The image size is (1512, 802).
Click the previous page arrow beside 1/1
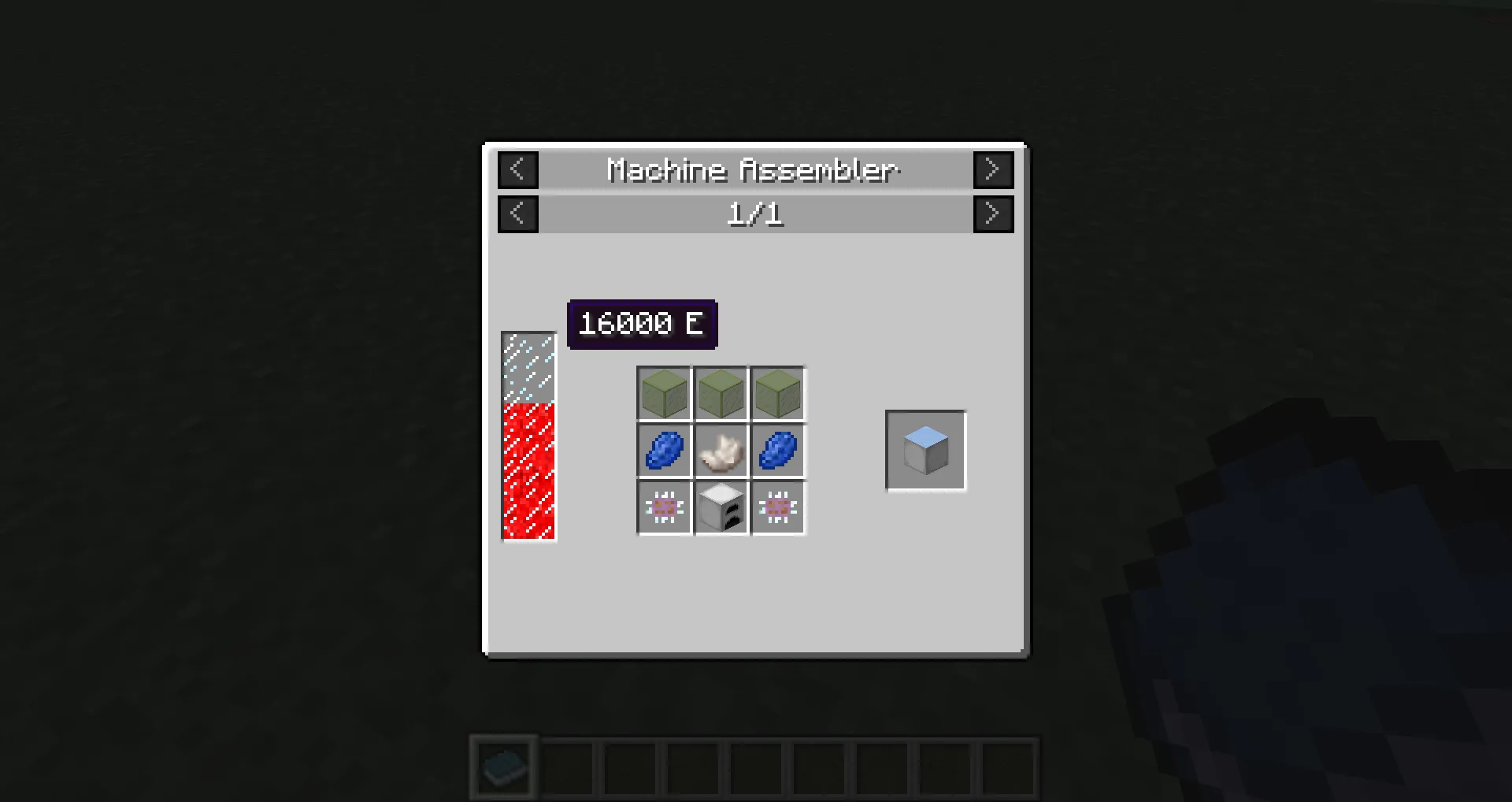pos(517,213)
